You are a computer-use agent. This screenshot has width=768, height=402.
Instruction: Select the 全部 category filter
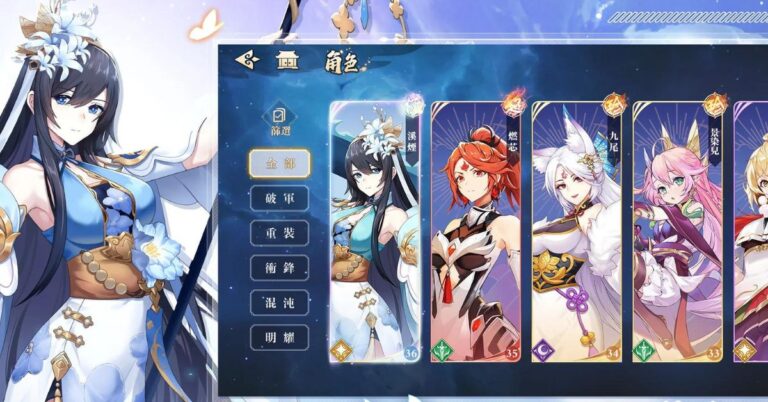pos(279,163)
